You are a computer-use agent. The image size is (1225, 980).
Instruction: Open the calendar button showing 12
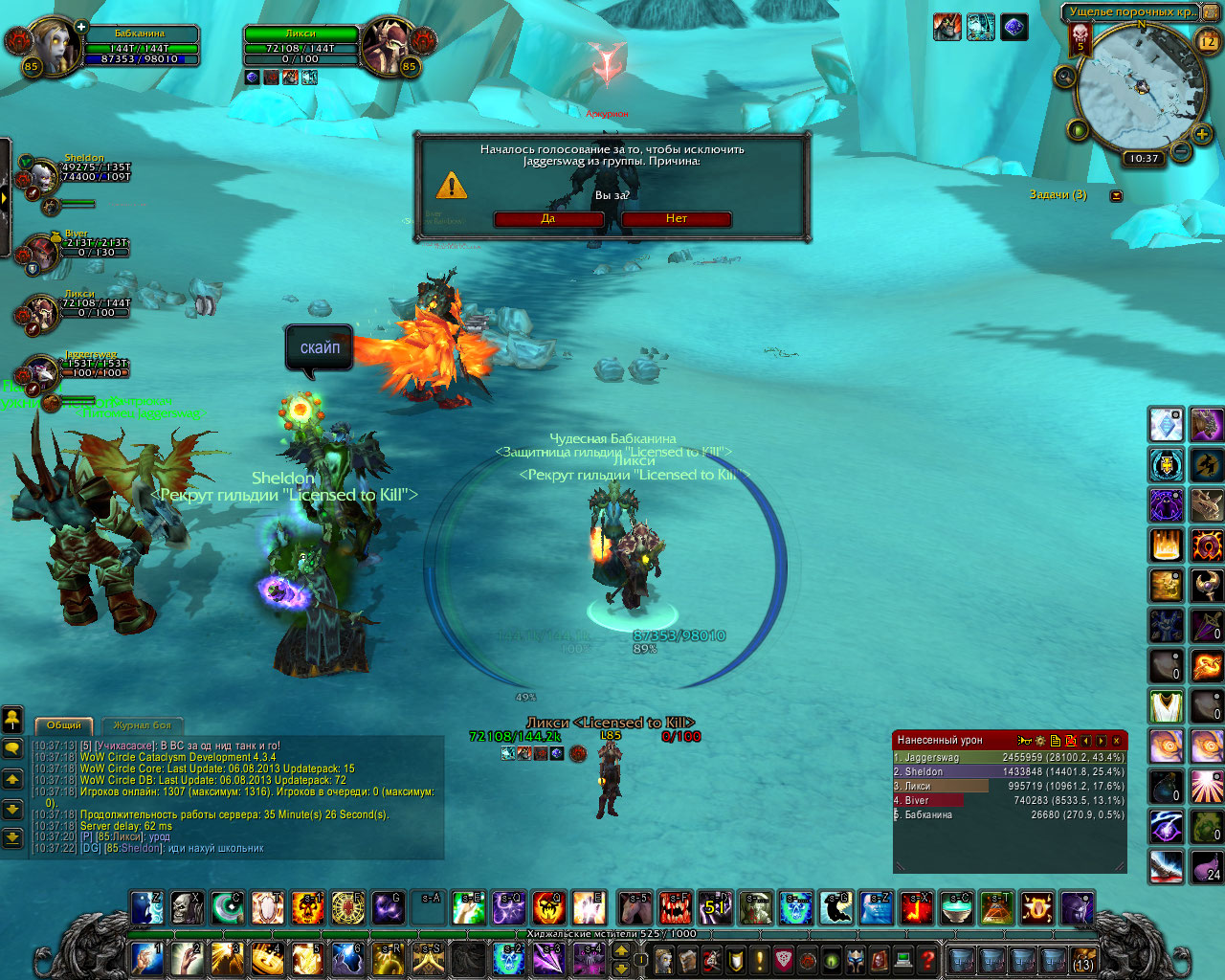point(1208,40)
